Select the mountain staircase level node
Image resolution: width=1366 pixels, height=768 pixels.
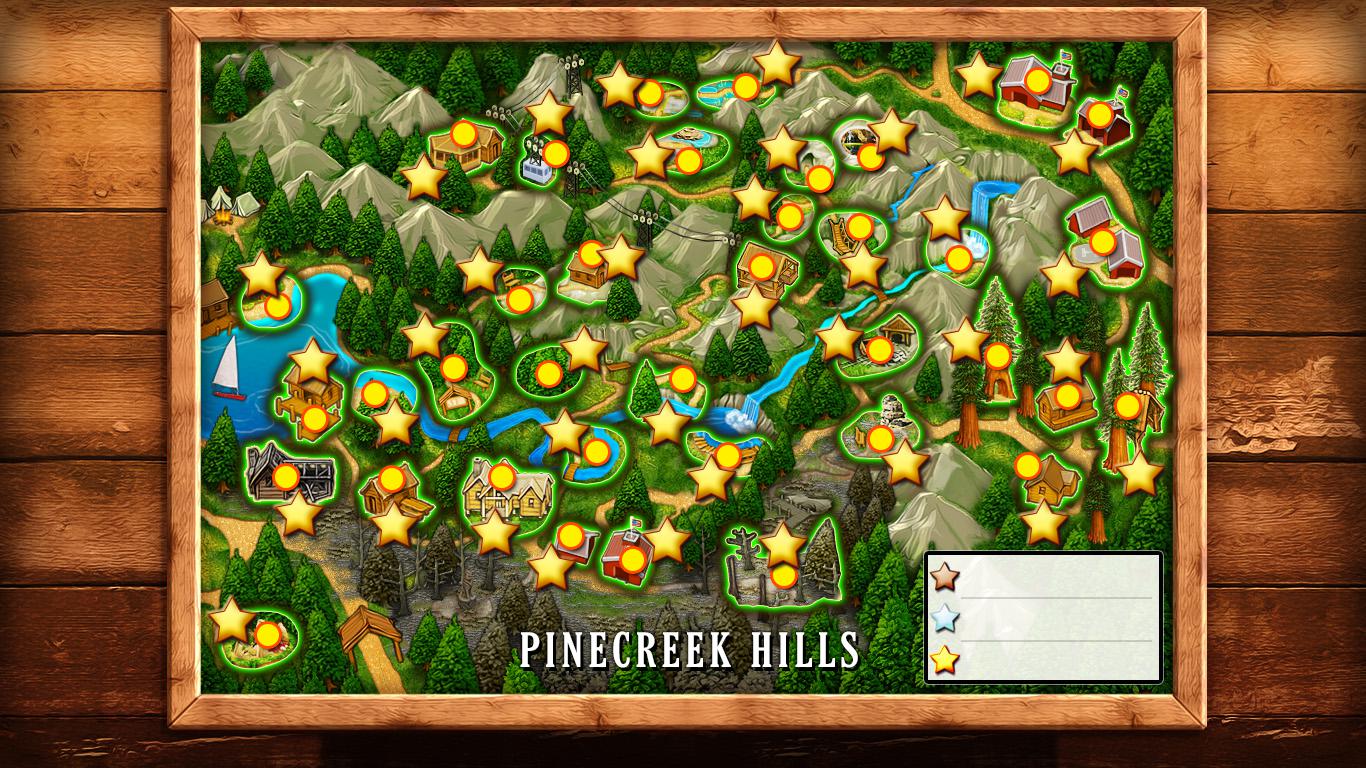(x=859, y=228)
